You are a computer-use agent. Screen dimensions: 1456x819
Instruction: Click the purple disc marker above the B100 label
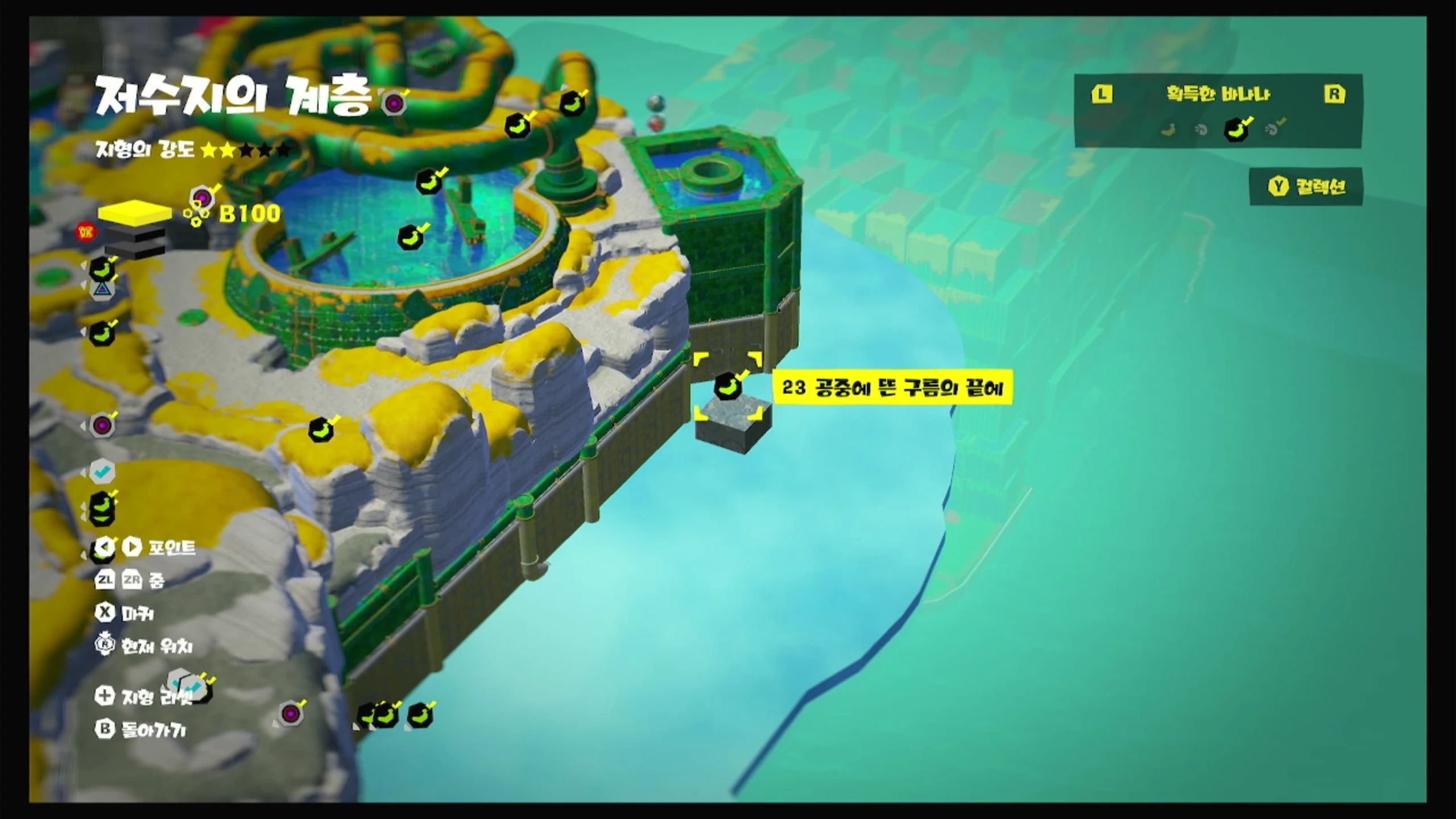click(201, 198)
